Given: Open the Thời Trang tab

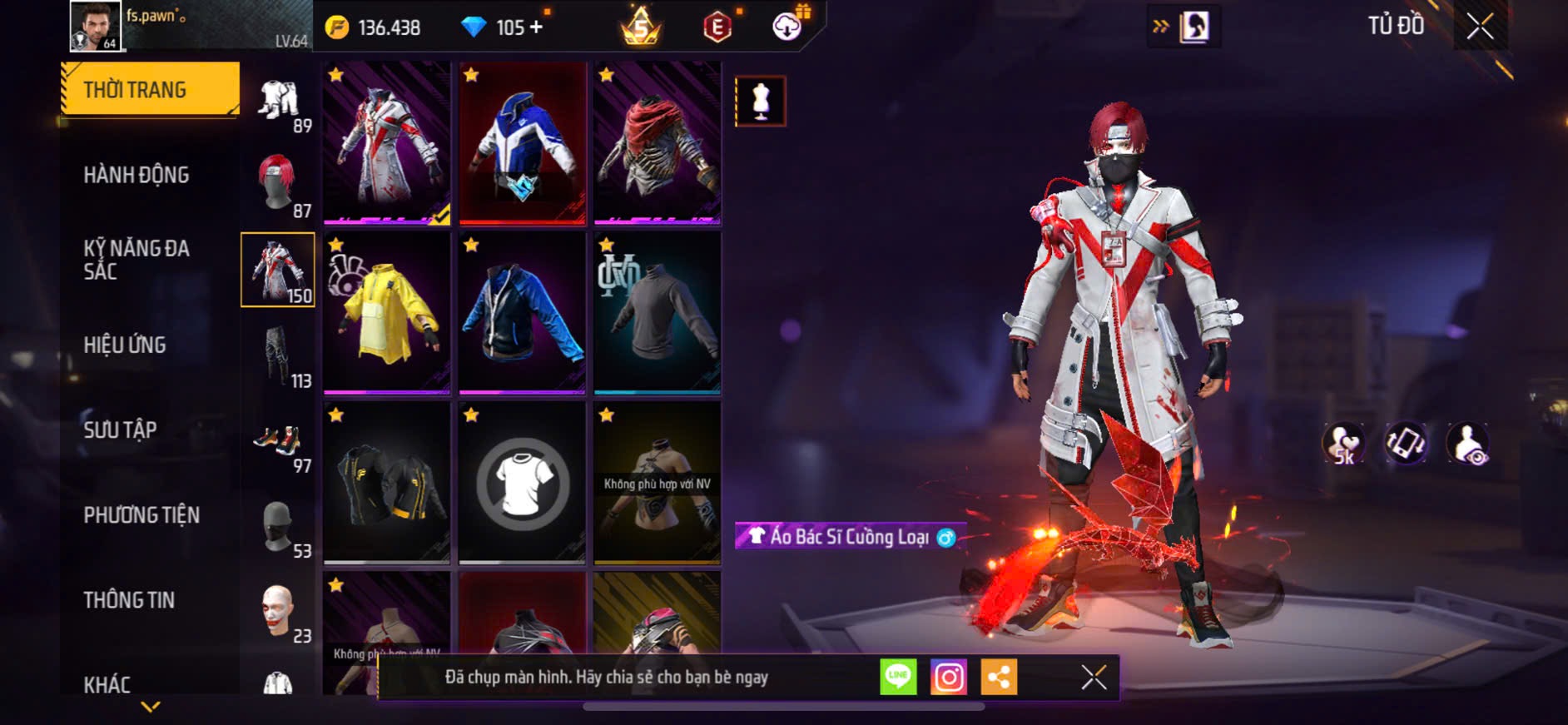Looking at the screenshot, I should coord(150,89).
